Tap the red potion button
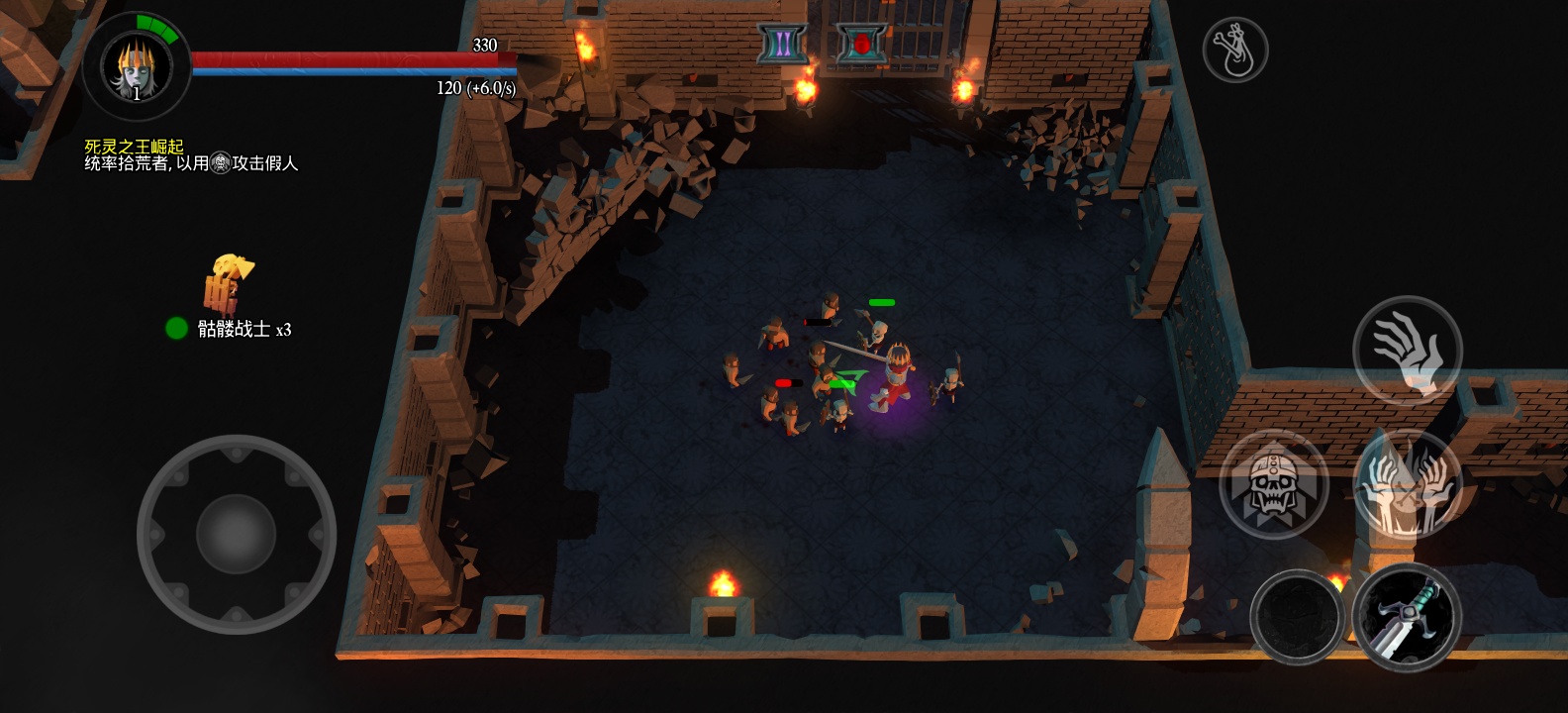This screenshot has width=1568, height=713. [x=861, y=44]
